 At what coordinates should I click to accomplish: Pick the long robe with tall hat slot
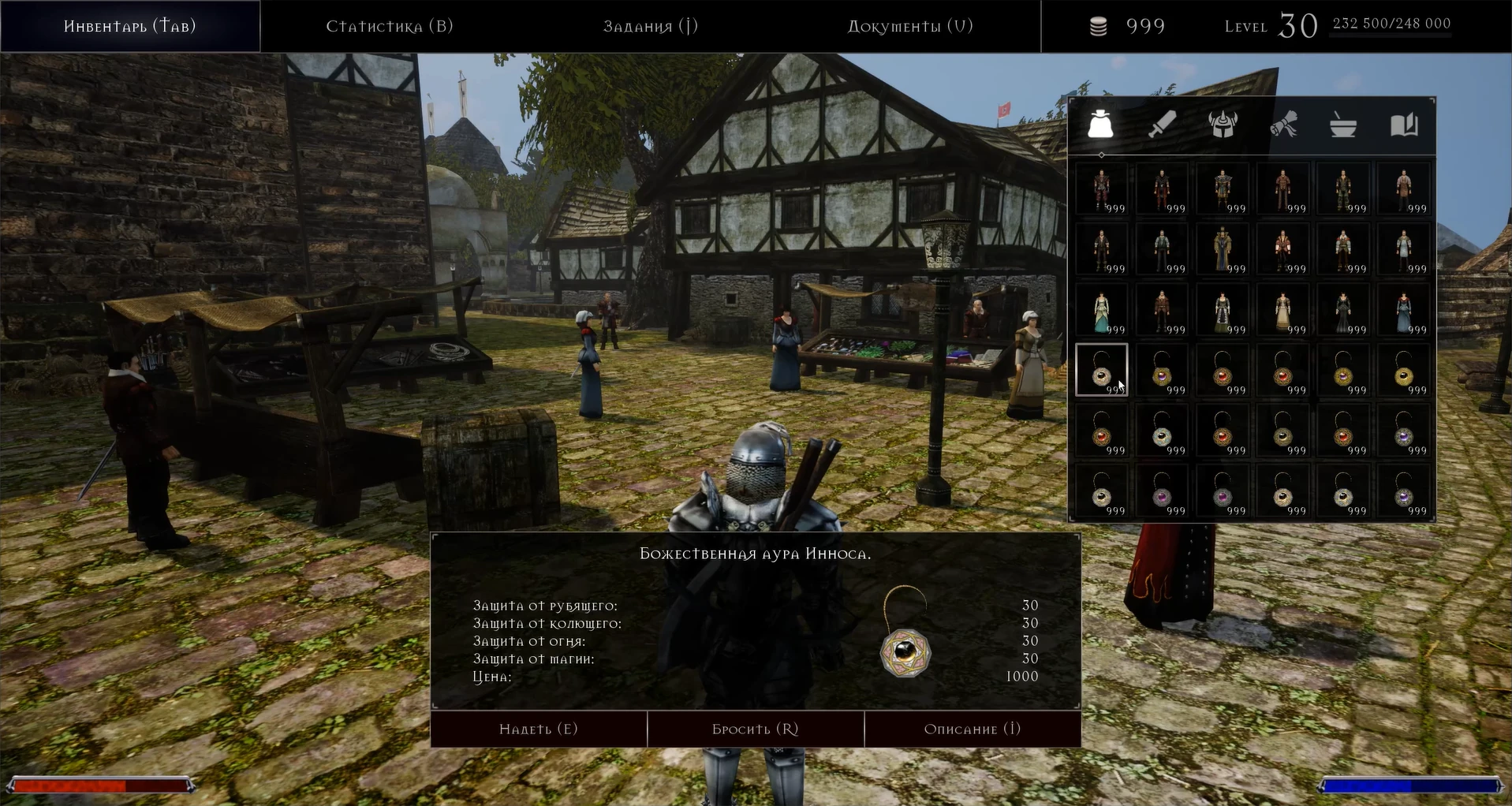pyautogui.click(x=1223, y=249)
